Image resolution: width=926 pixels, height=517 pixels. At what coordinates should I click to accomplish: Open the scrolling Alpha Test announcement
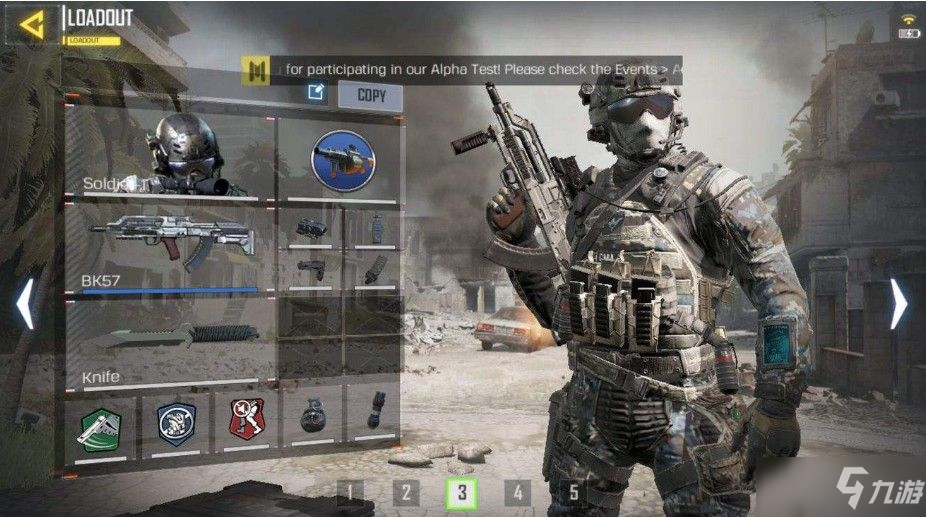coord(470,69)
